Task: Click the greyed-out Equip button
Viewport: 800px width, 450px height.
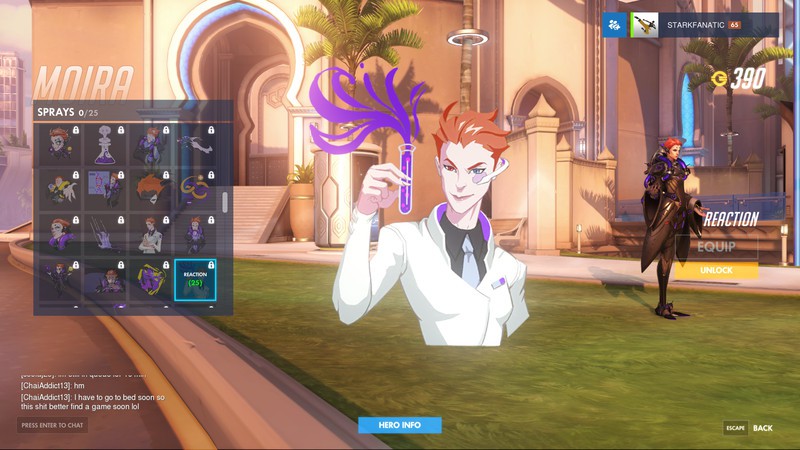Action: [716, 247]
